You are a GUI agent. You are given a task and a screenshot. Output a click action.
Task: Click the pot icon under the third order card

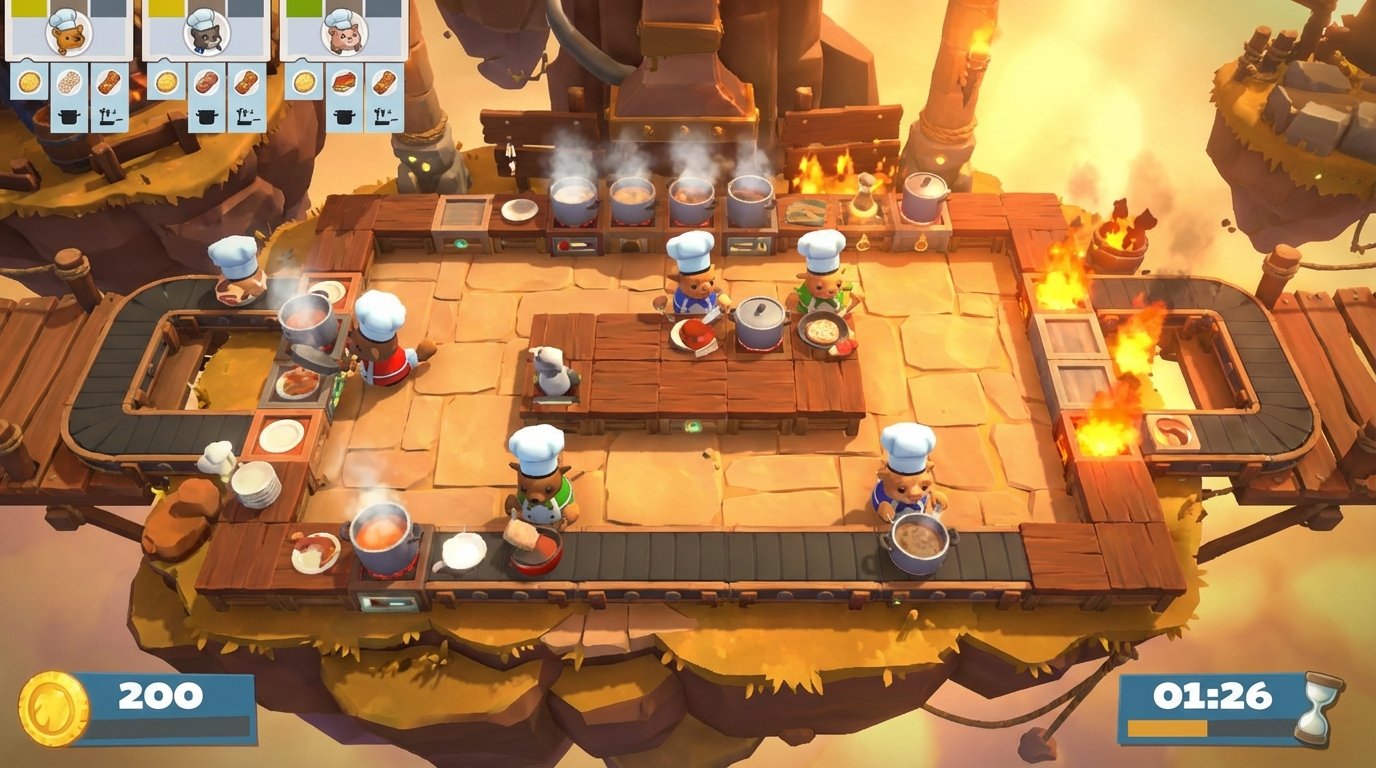point(345,118)
